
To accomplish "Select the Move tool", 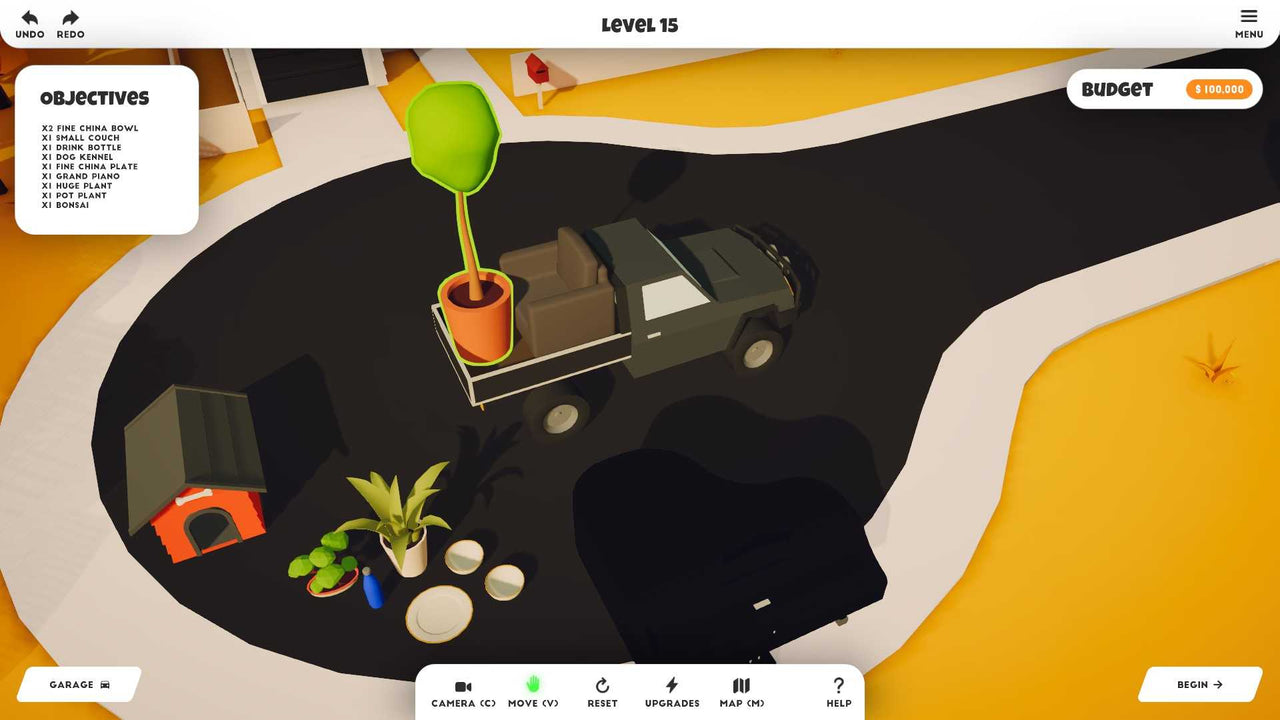I will [533, 693].
